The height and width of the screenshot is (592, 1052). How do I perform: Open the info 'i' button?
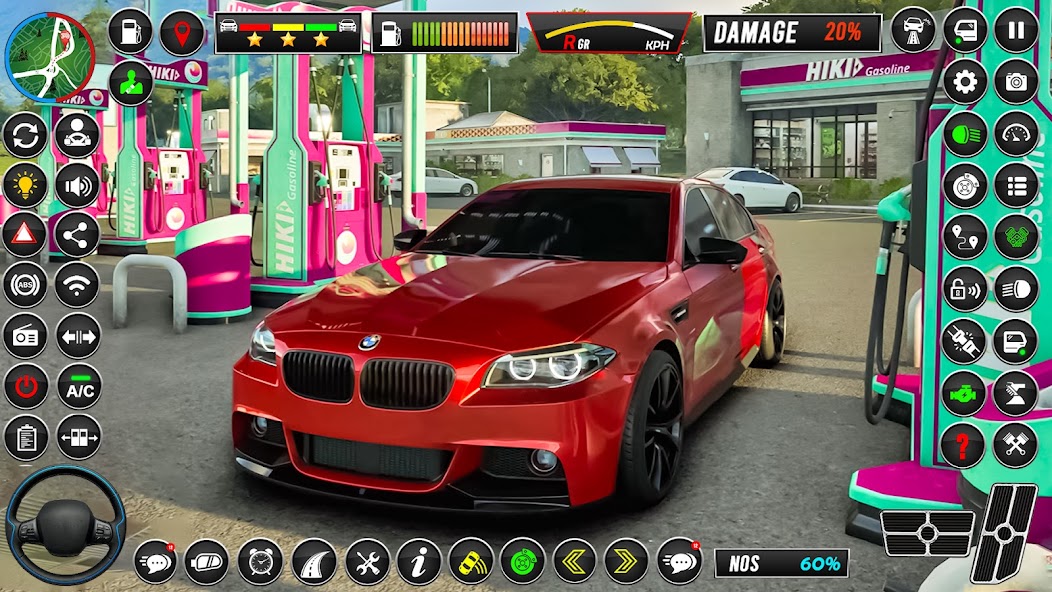coord(419,561)
